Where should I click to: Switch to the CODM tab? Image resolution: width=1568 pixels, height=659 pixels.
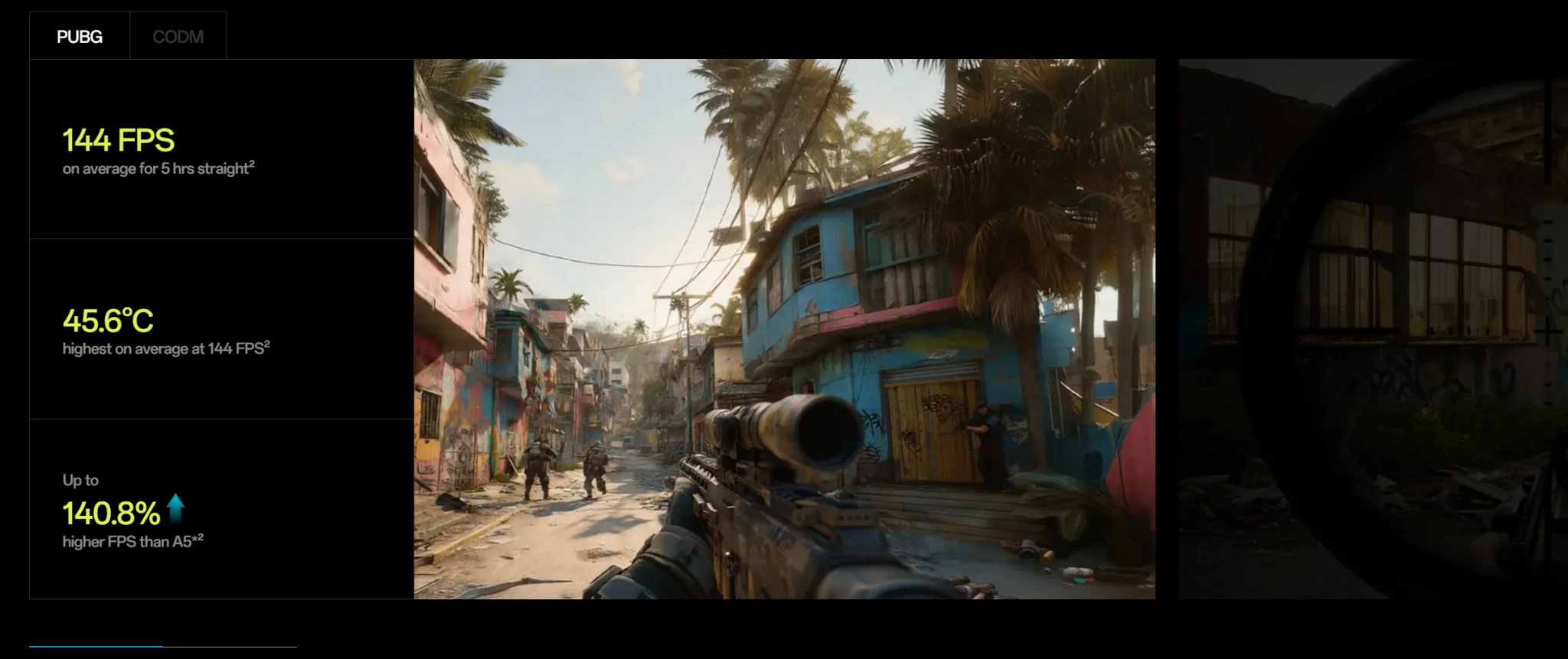coord(178,37)
